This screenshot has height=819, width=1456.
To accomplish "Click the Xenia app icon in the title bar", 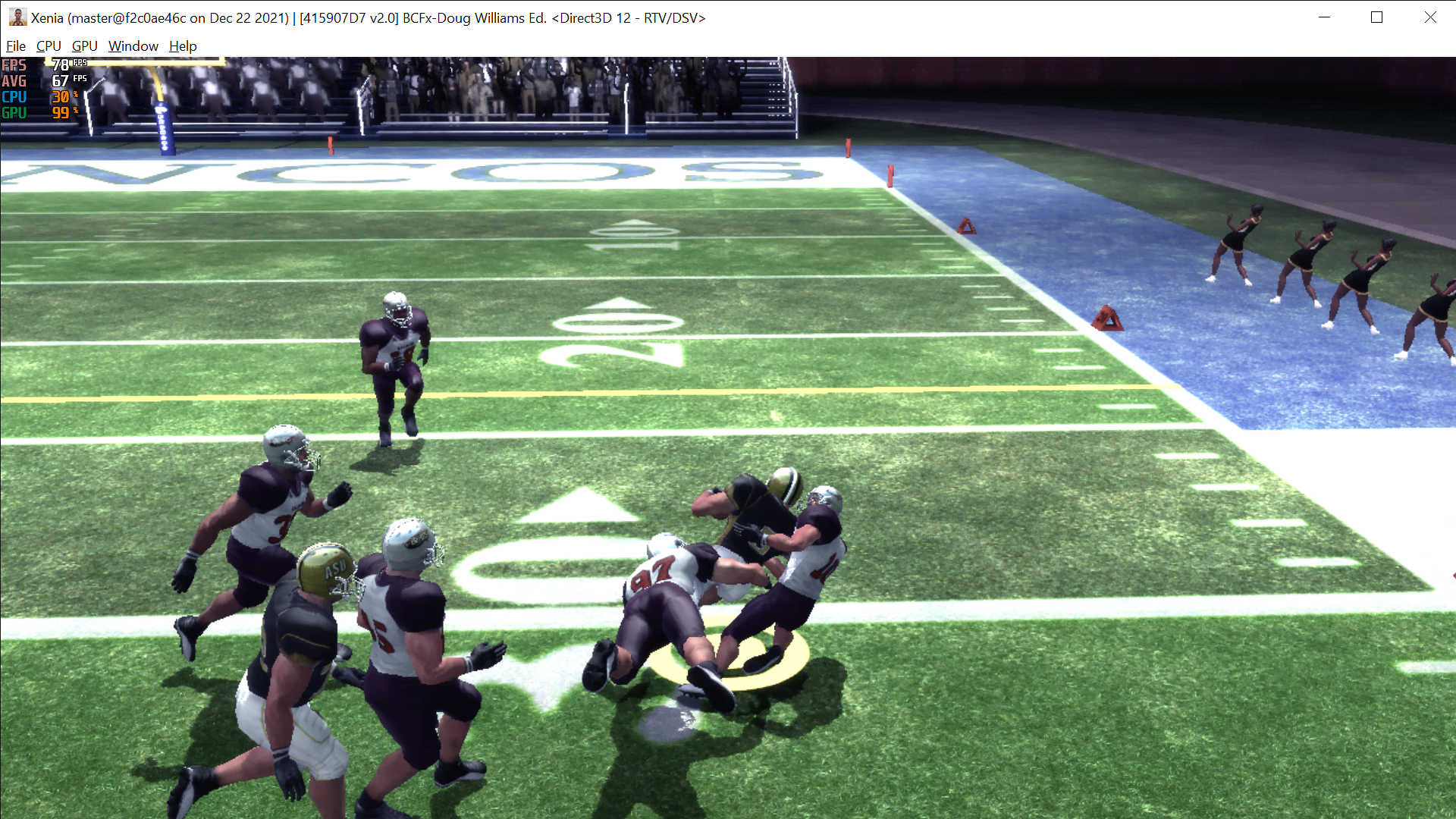I will click(x=17, y=17).
